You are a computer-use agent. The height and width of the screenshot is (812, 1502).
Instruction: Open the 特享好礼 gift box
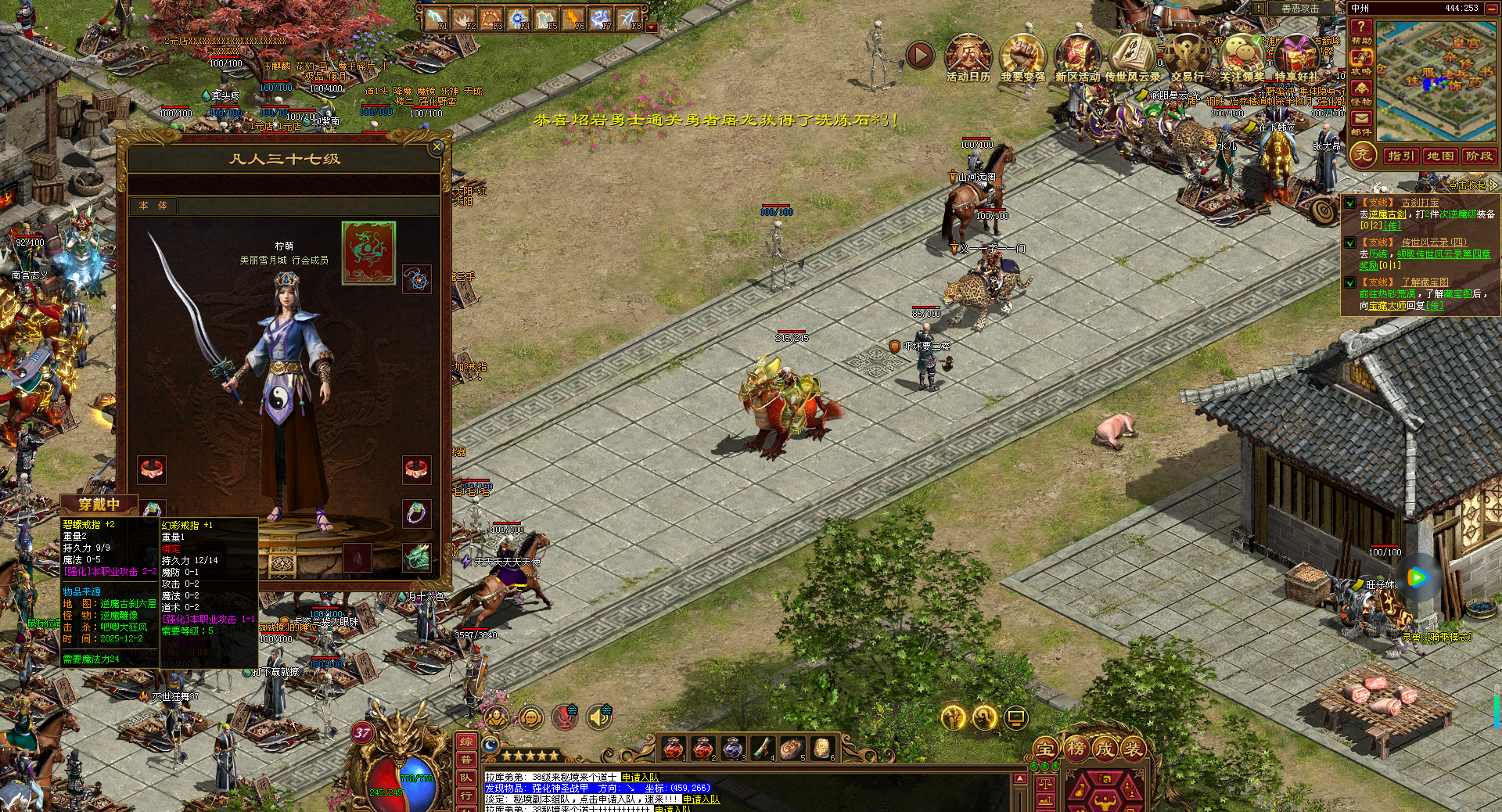tap(1296, 56)
